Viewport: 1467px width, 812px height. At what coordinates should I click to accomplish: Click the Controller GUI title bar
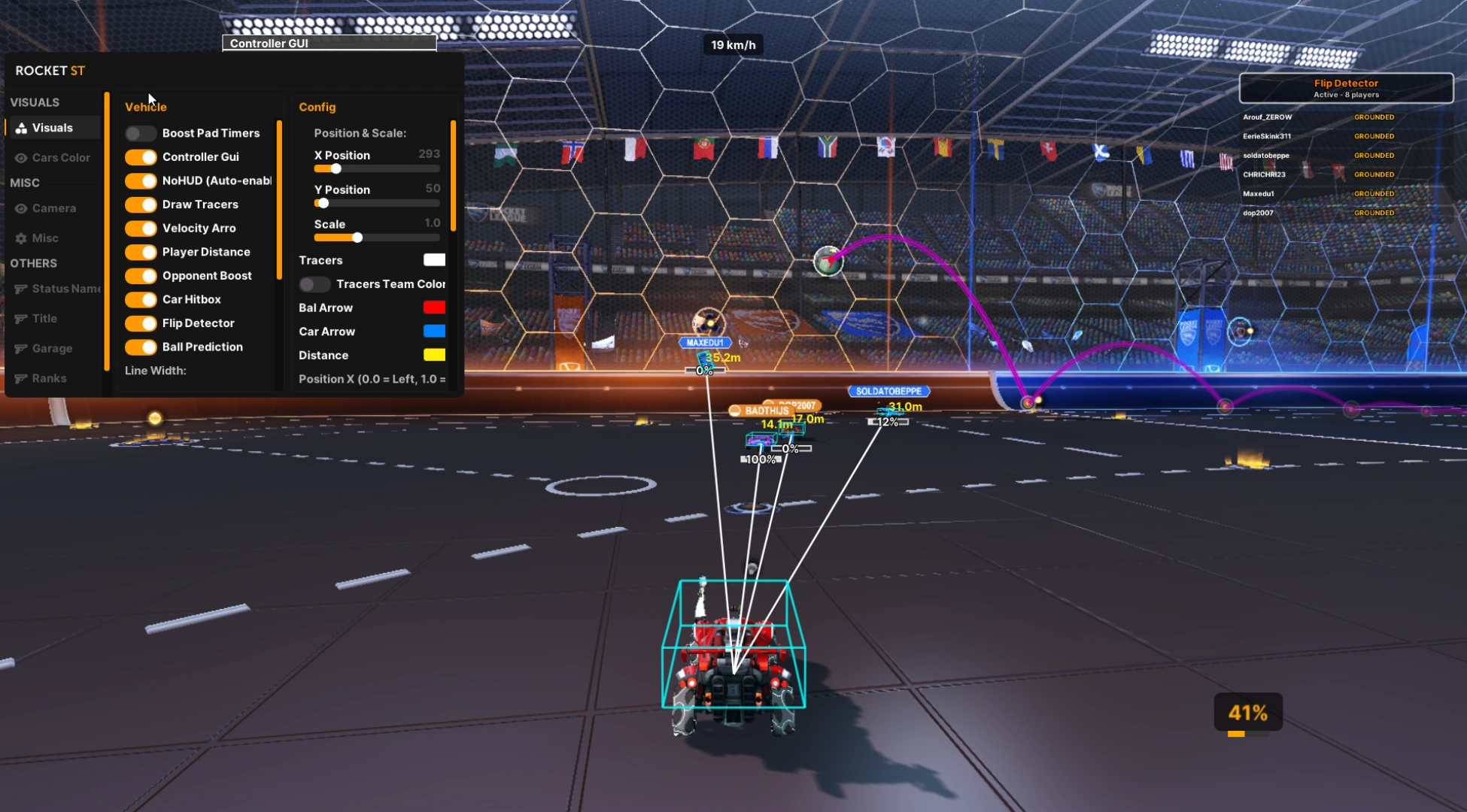329,43
